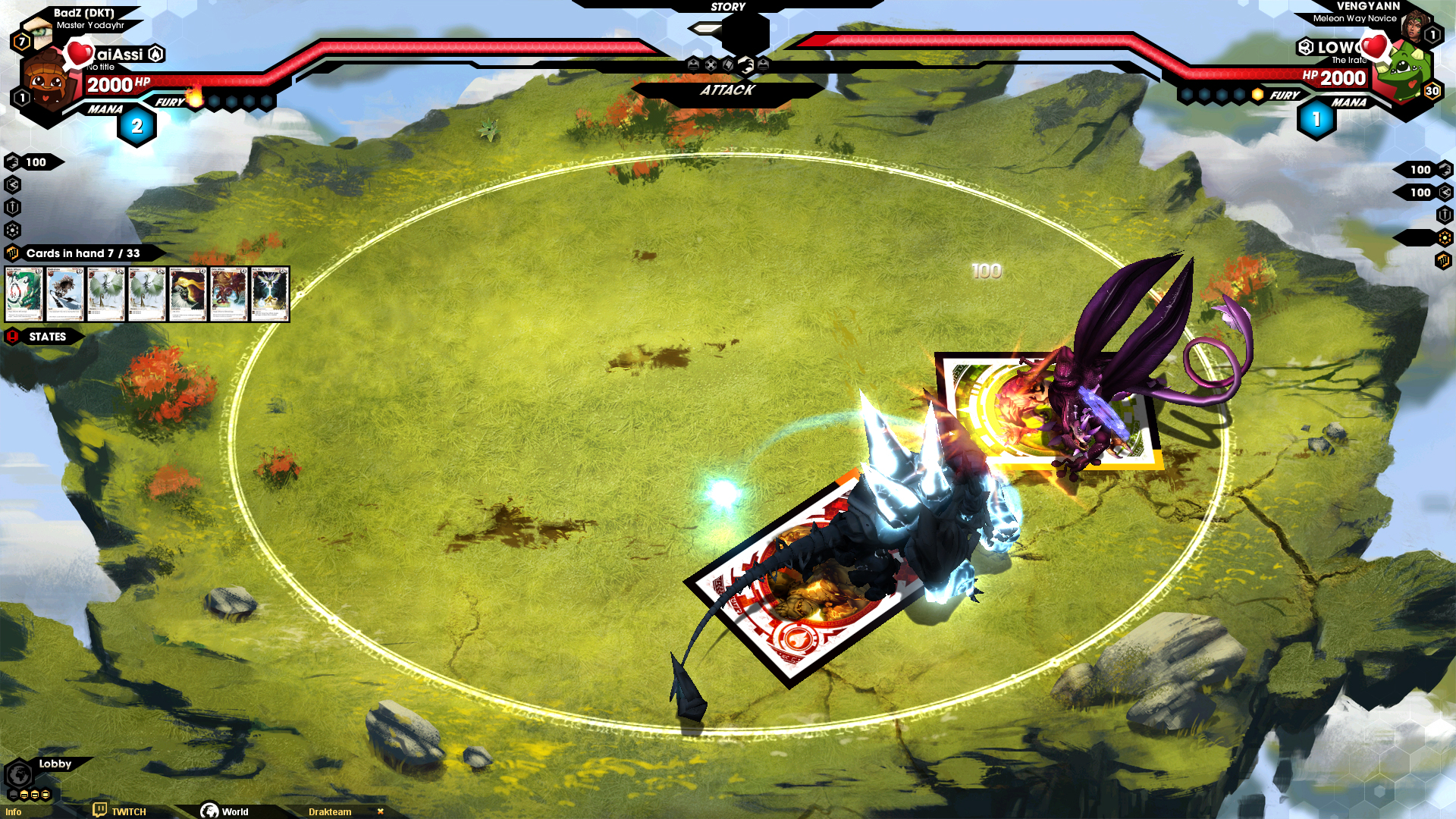Expand the STORY banner at top center
This screenshot has height=819, width=1456.
click(728, 7)
